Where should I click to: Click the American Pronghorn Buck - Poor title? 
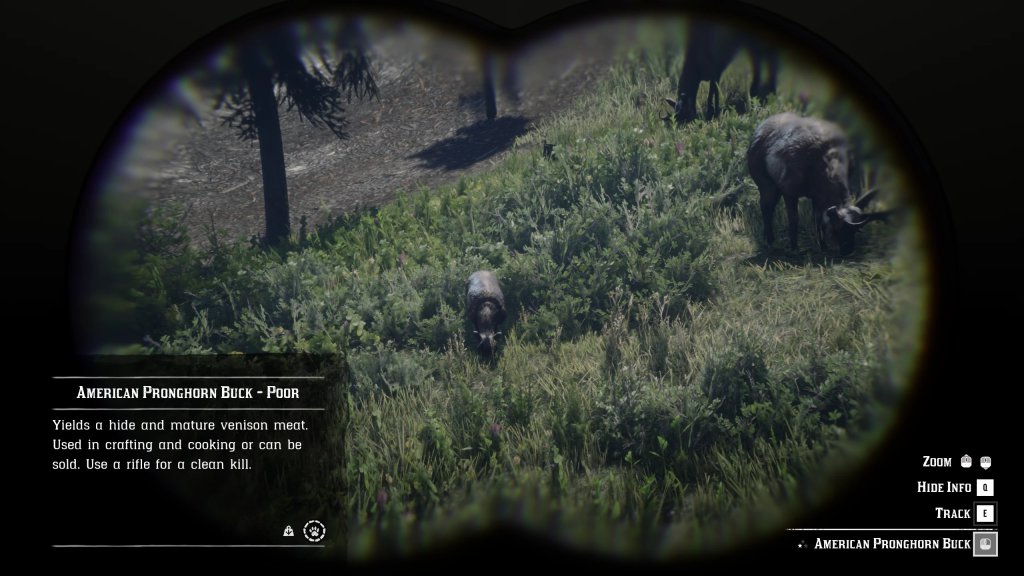coord(188,393)
